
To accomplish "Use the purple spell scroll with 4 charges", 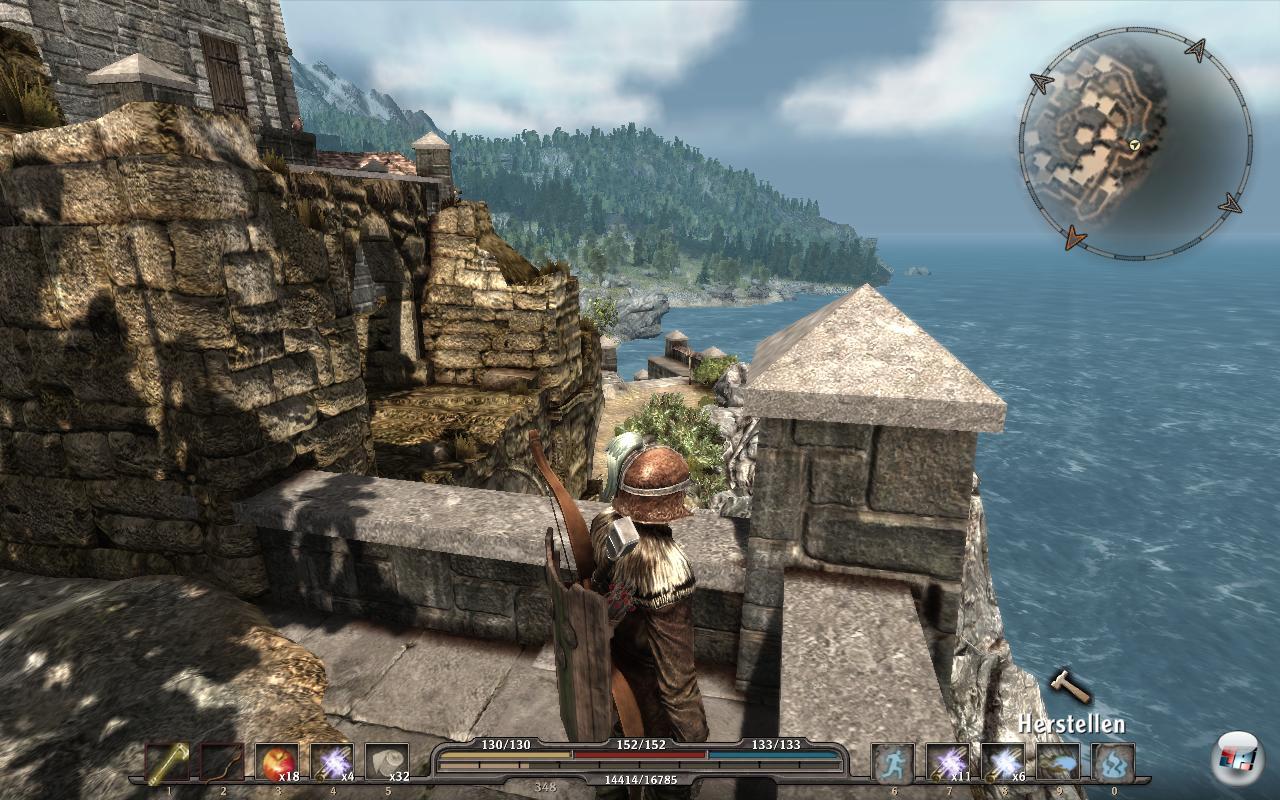I will click(332, 763).
